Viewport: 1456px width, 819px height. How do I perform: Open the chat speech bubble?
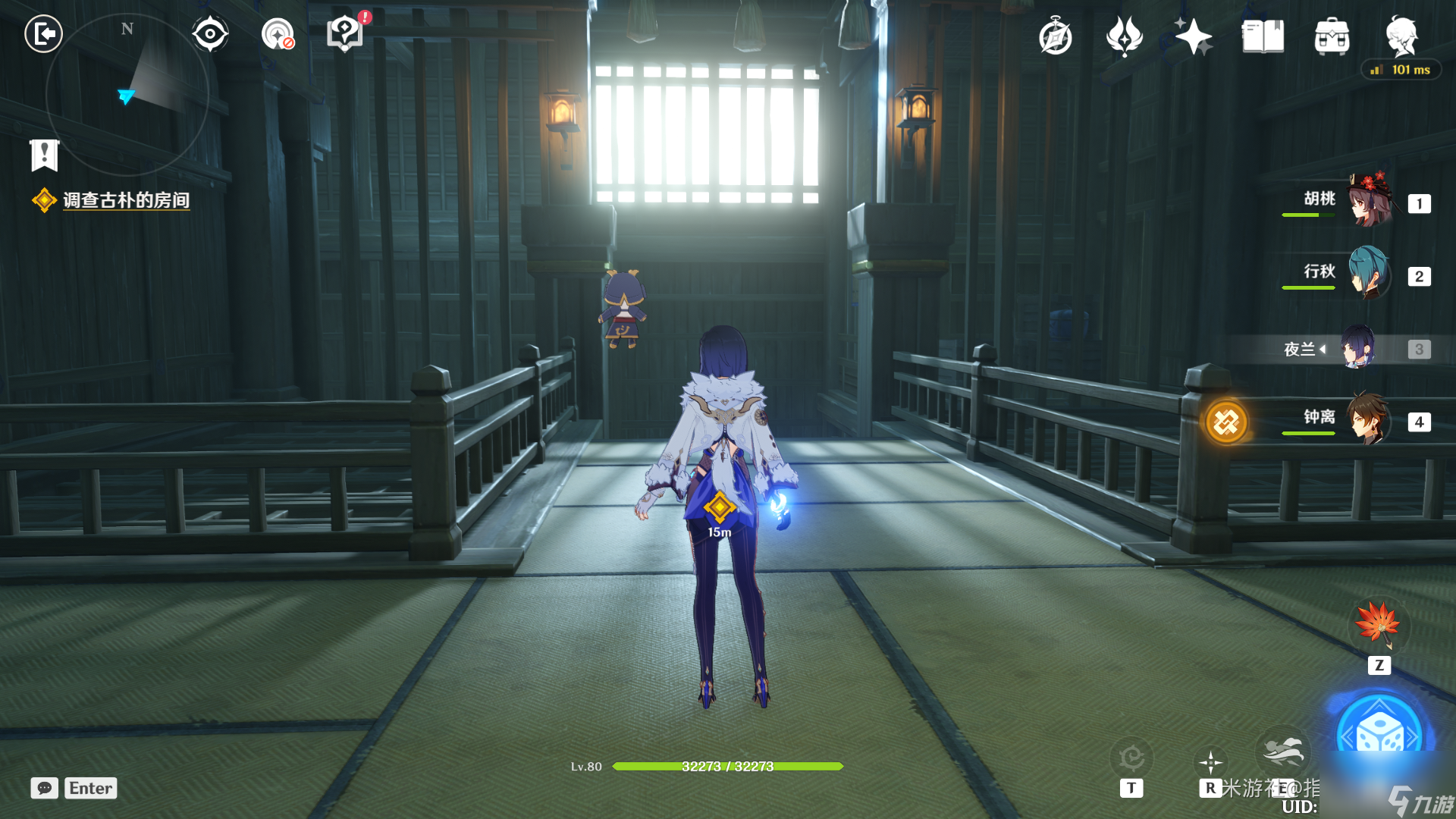pyautogui.click(x=45, y=788)
